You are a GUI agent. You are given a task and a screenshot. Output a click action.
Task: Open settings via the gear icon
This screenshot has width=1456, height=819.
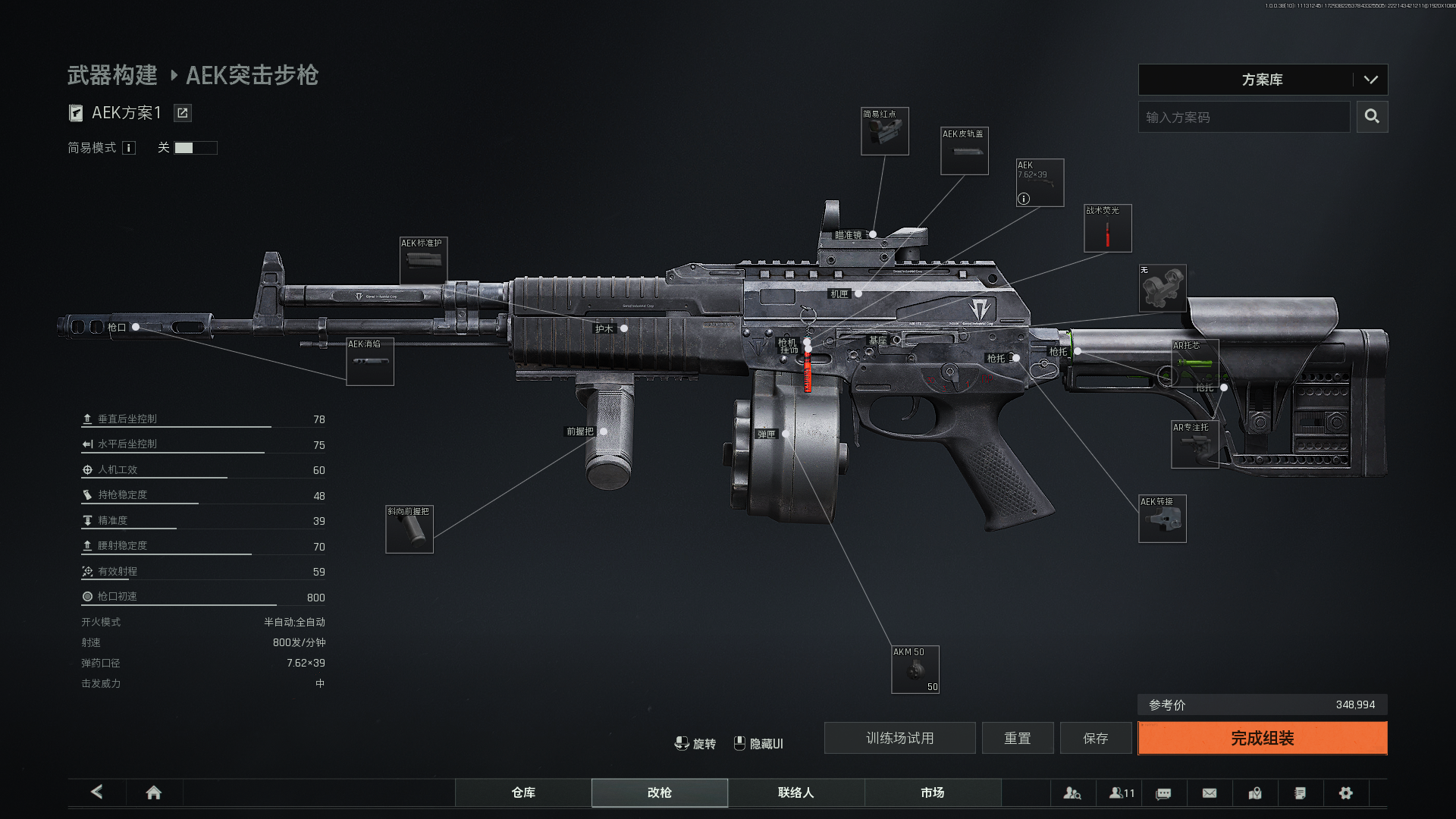tap(1346, 792)
